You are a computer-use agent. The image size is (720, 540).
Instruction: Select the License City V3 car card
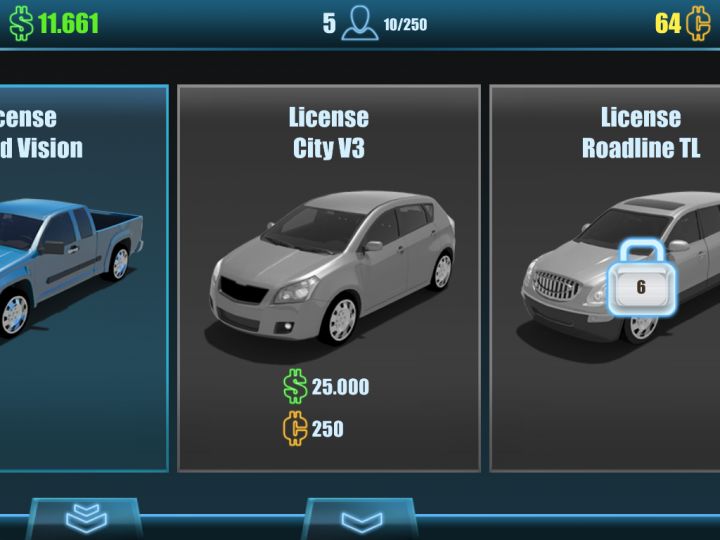[329, 278]
